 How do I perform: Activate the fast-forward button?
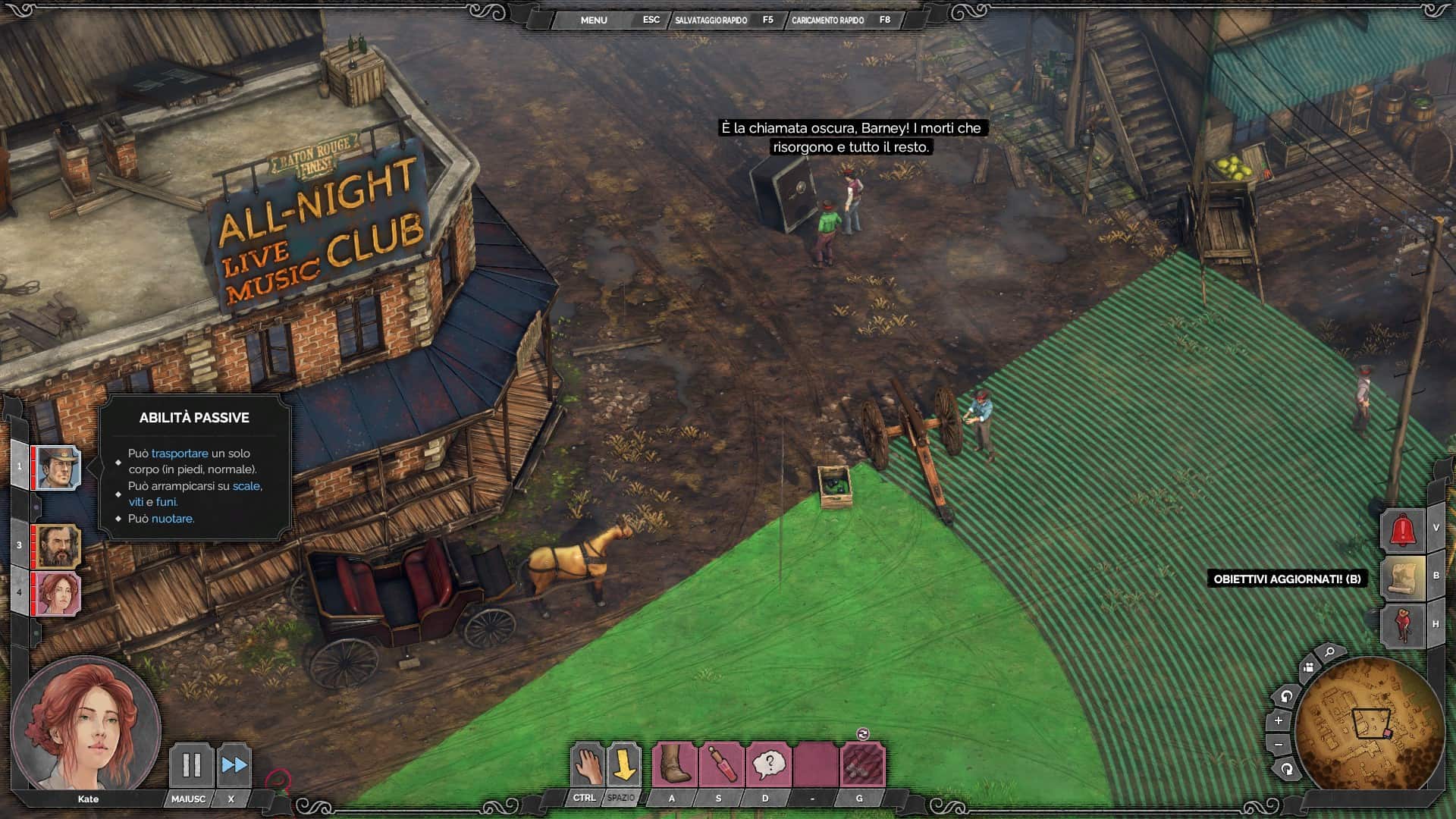pyautogui.click(x=234, y=765)
